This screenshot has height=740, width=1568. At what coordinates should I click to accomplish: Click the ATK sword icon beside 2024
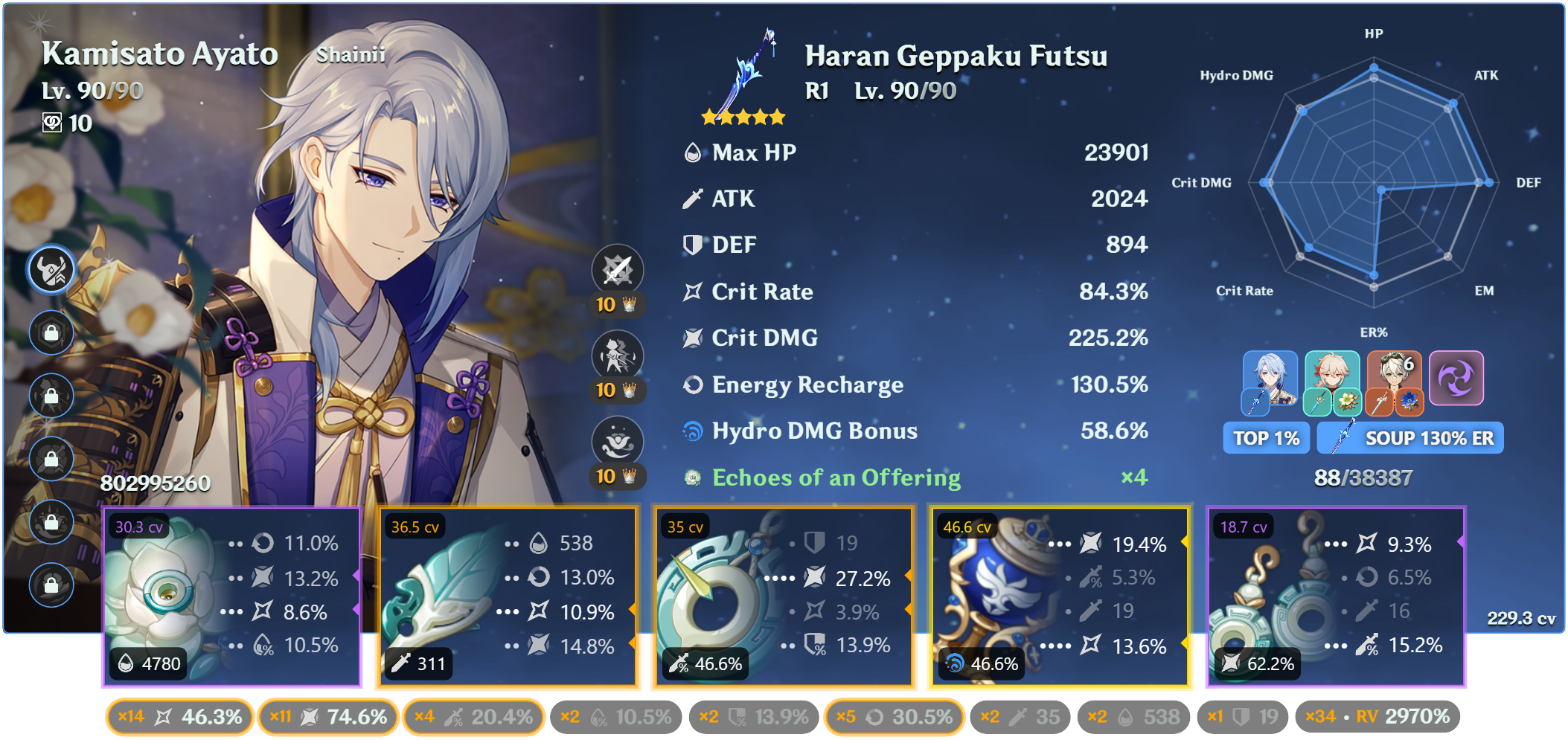click(x=693, y=199)
